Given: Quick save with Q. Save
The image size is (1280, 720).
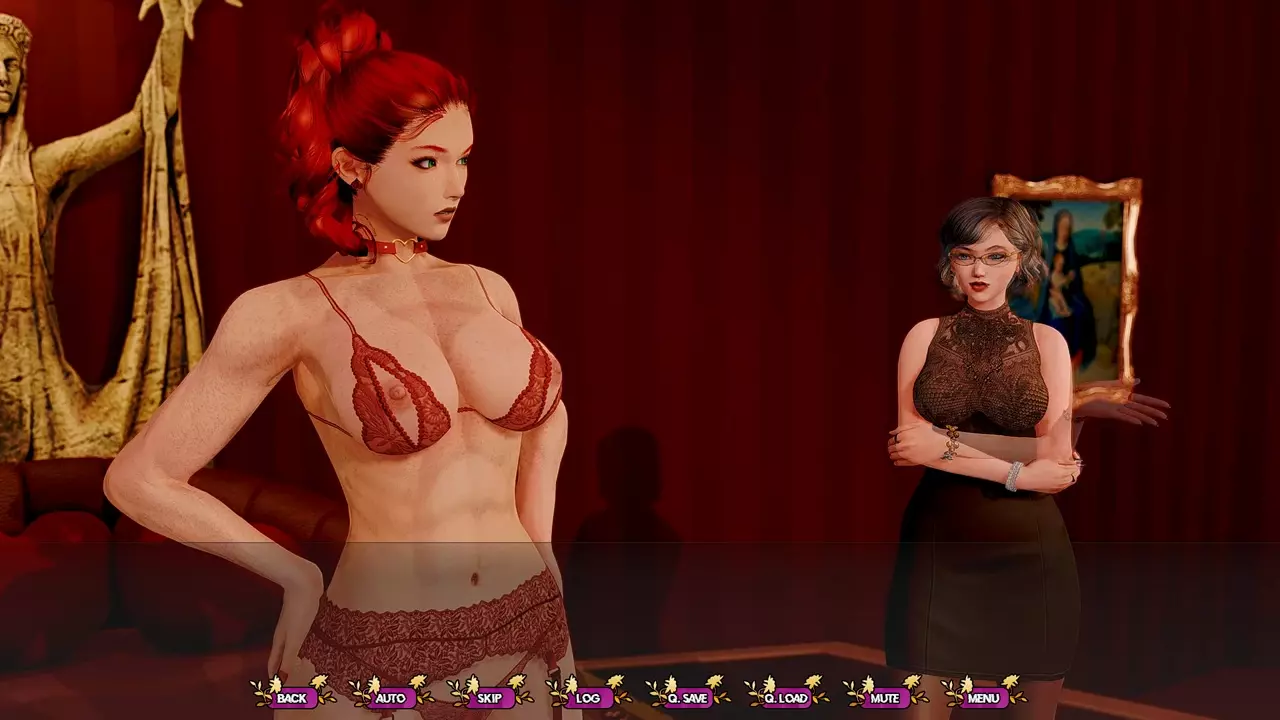Looking at the screenshot, I should tap(687, 697).
